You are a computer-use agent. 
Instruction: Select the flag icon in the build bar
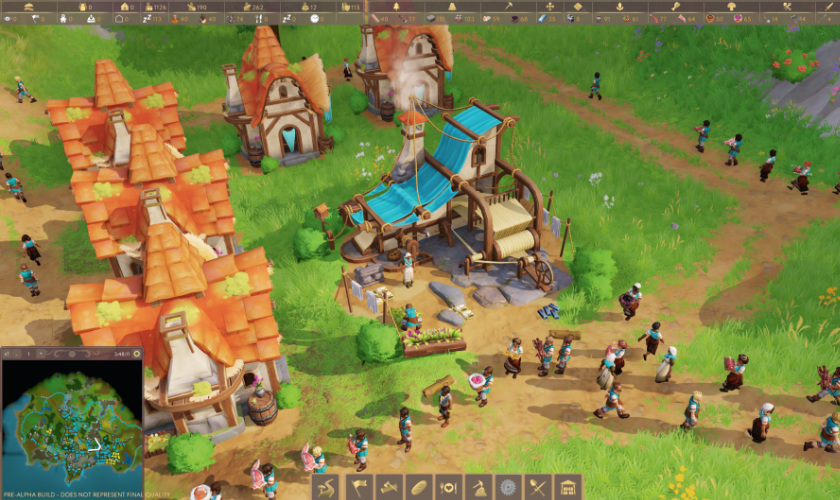coord(357,487)
